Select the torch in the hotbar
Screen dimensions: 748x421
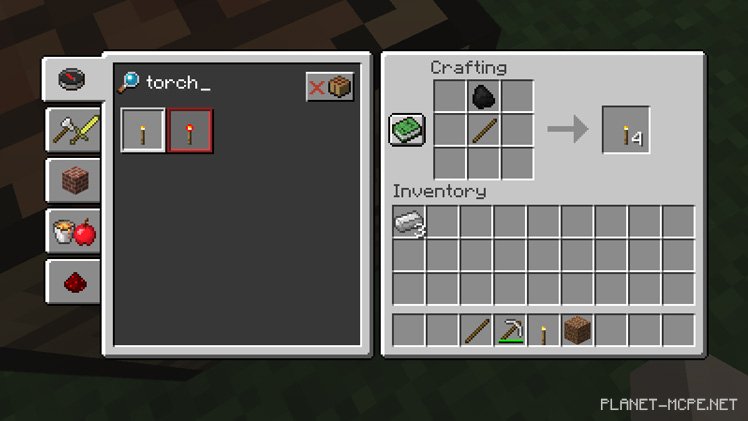pos(545,330)
